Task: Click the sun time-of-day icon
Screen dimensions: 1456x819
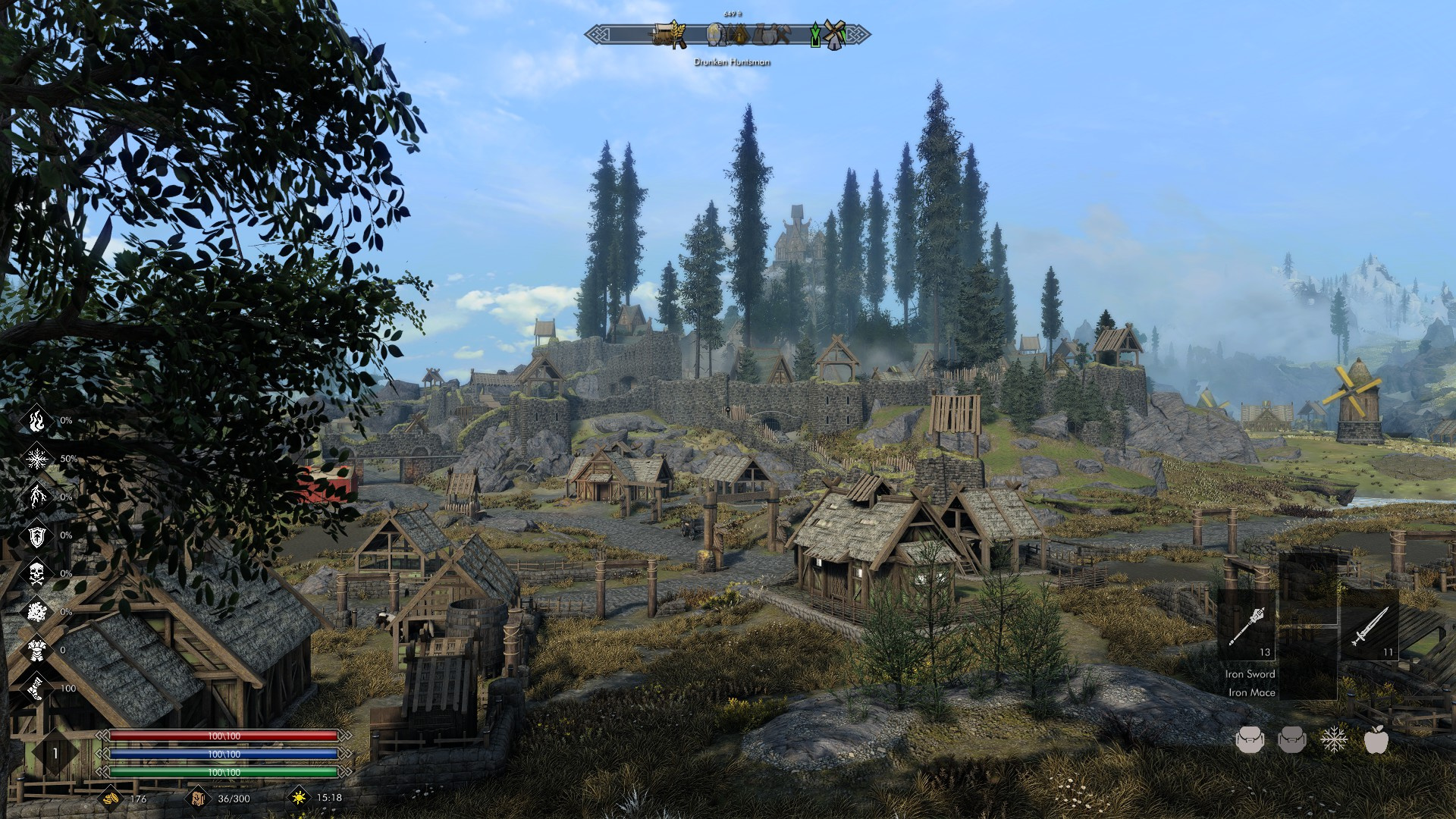Action: (x=299, y=798)
